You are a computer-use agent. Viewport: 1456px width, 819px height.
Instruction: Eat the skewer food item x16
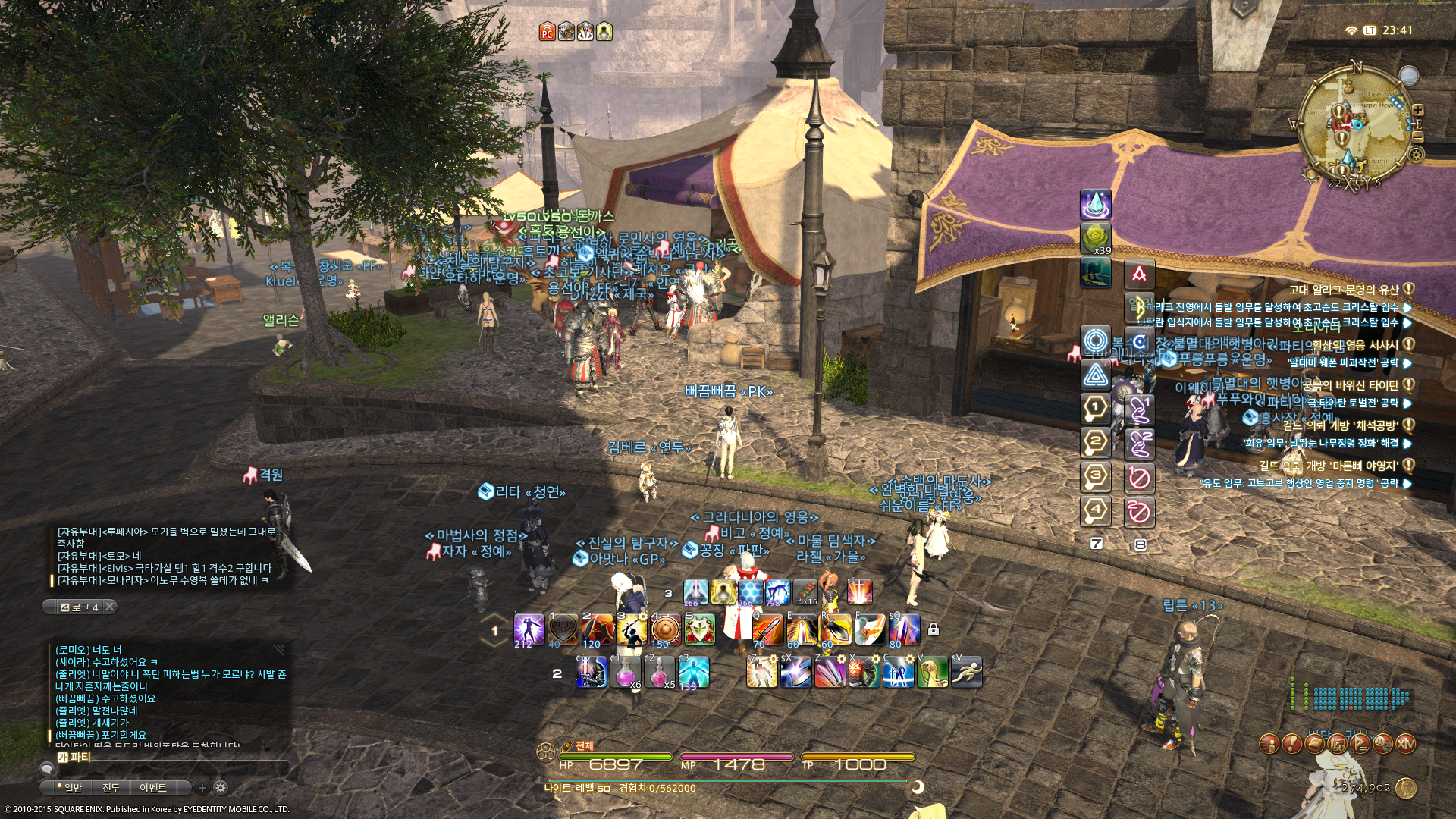805,591
